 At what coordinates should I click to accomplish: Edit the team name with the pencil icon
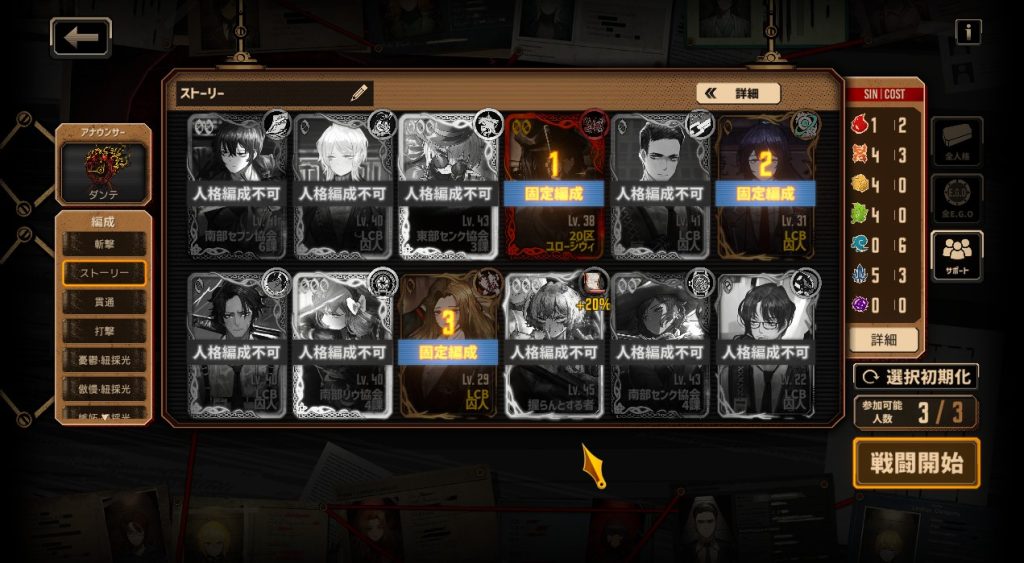[x=359, y=93]
